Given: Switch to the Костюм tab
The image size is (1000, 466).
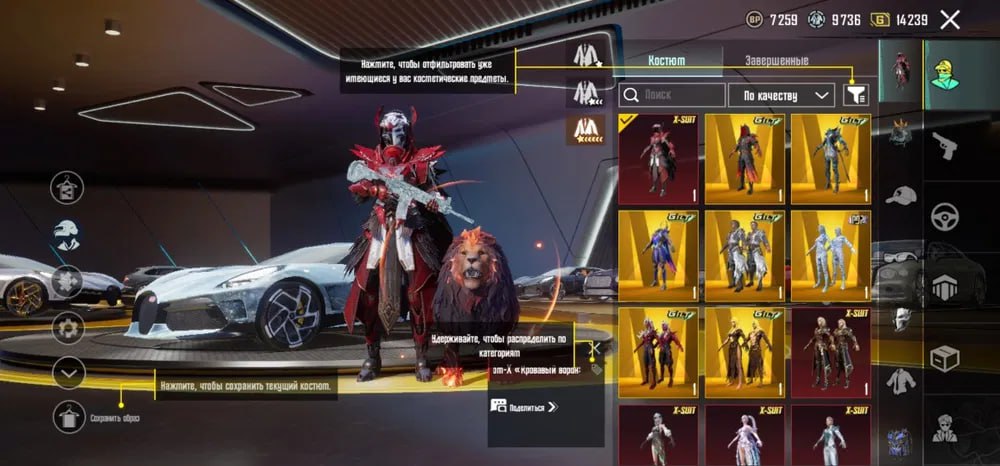Looking at the screenshot, I should pyautogui.click(x=666, y=60).
